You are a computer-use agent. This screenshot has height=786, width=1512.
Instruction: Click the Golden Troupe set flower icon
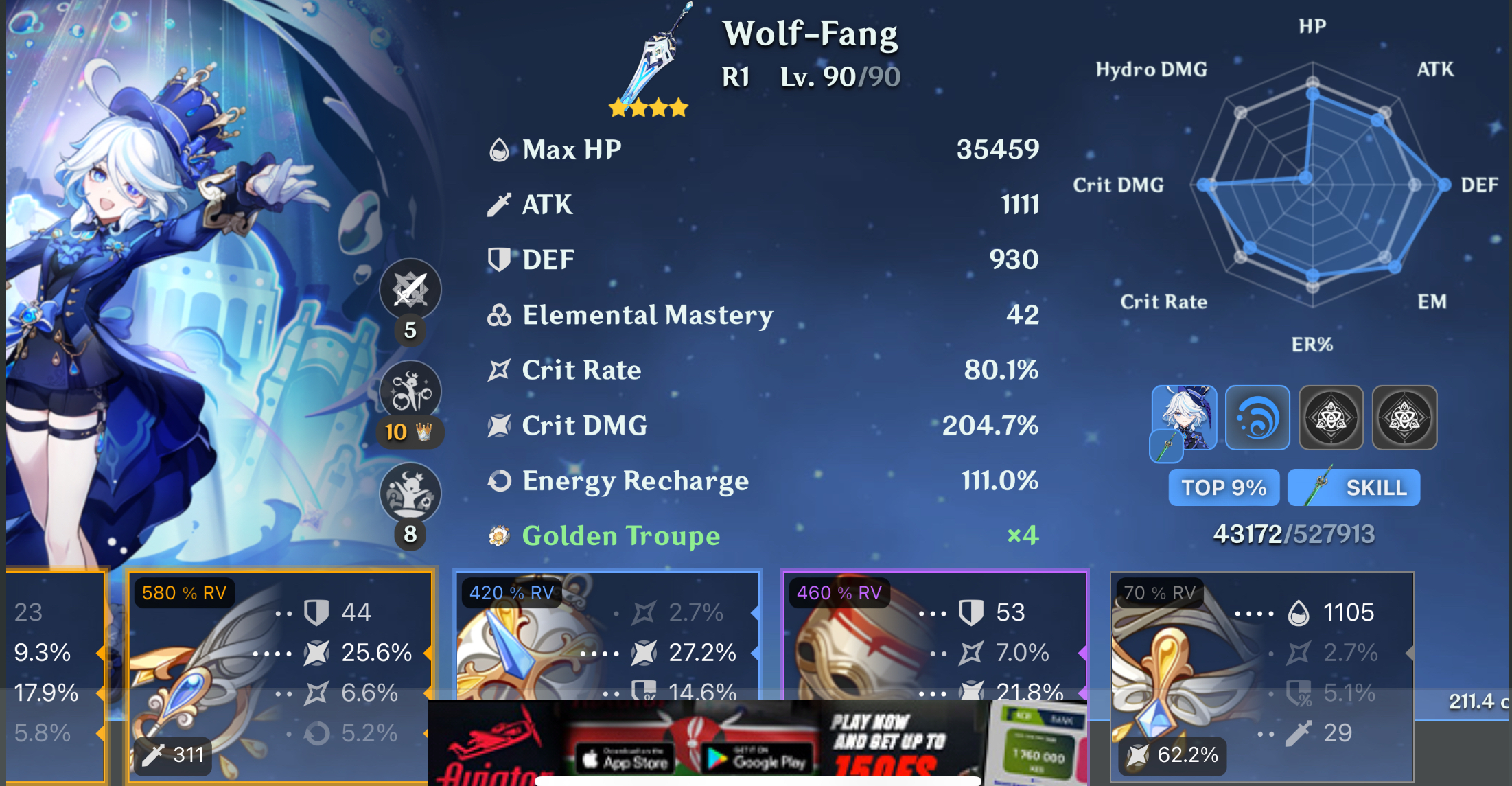500,536
